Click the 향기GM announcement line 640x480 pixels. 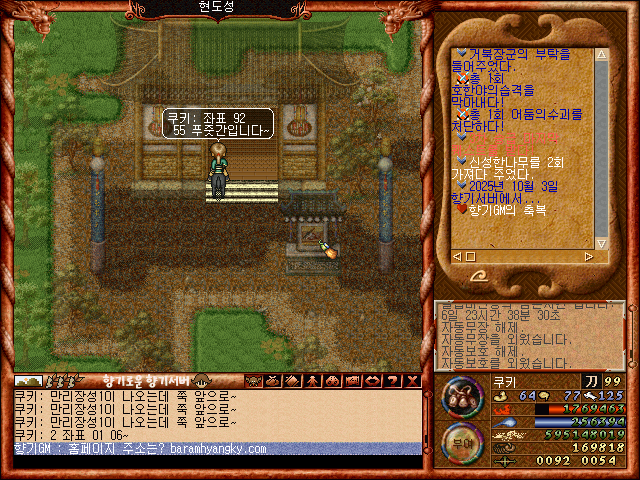click(x=140, y=449)
